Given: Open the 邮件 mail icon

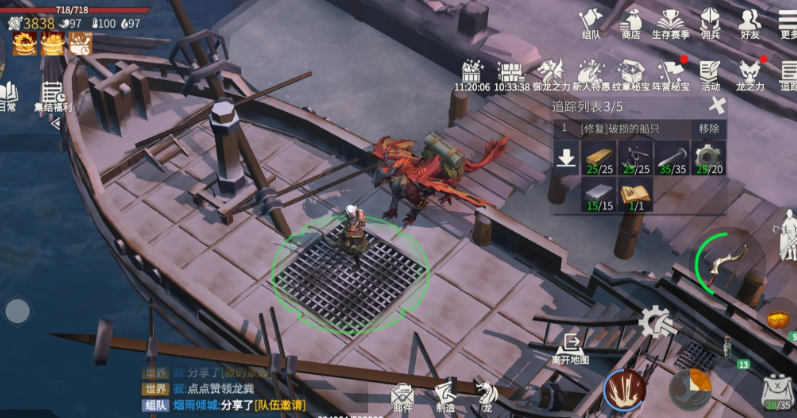Looking at the screenshot, I should [402, 396].
